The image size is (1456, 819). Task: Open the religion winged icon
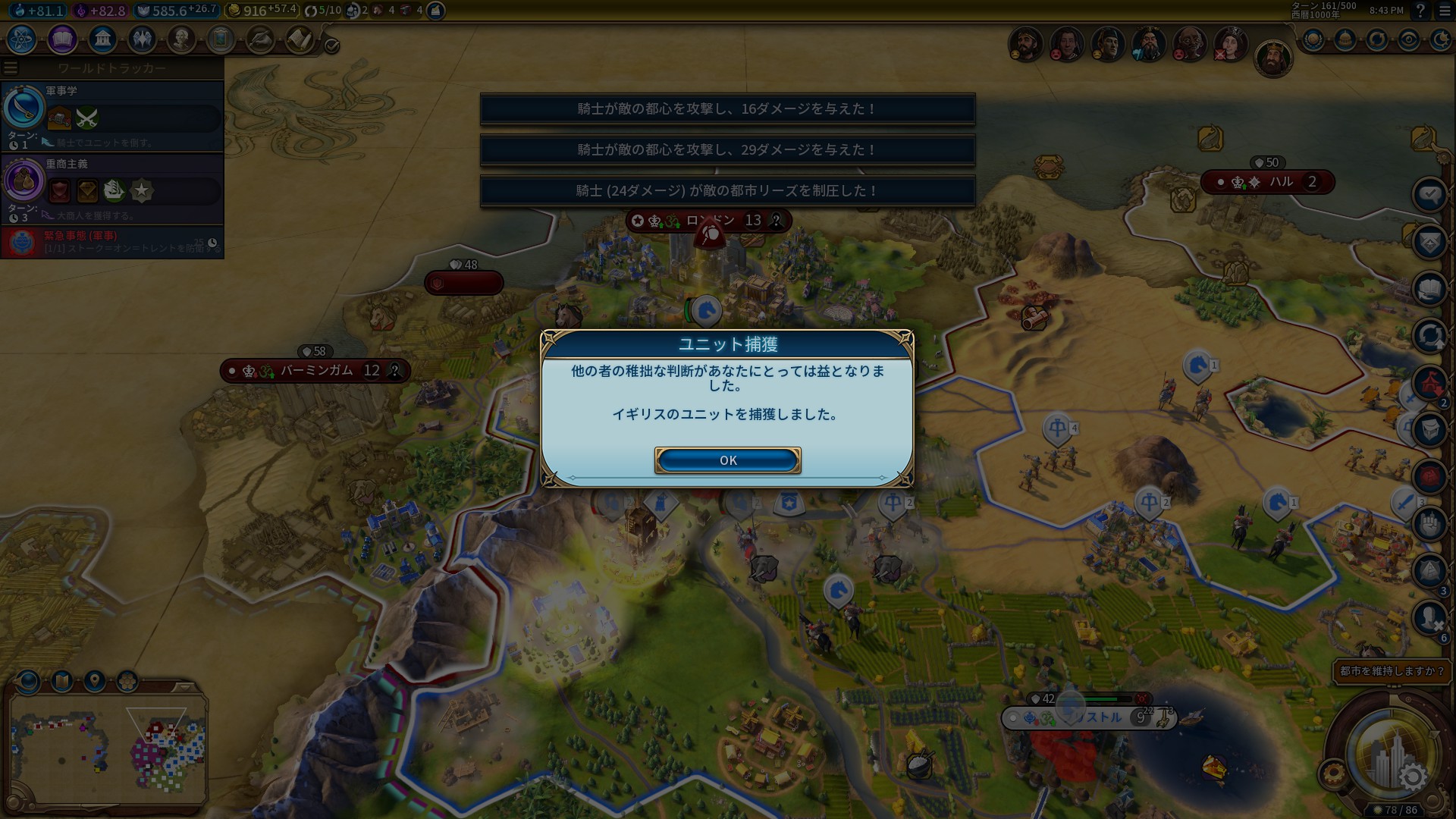142,39
